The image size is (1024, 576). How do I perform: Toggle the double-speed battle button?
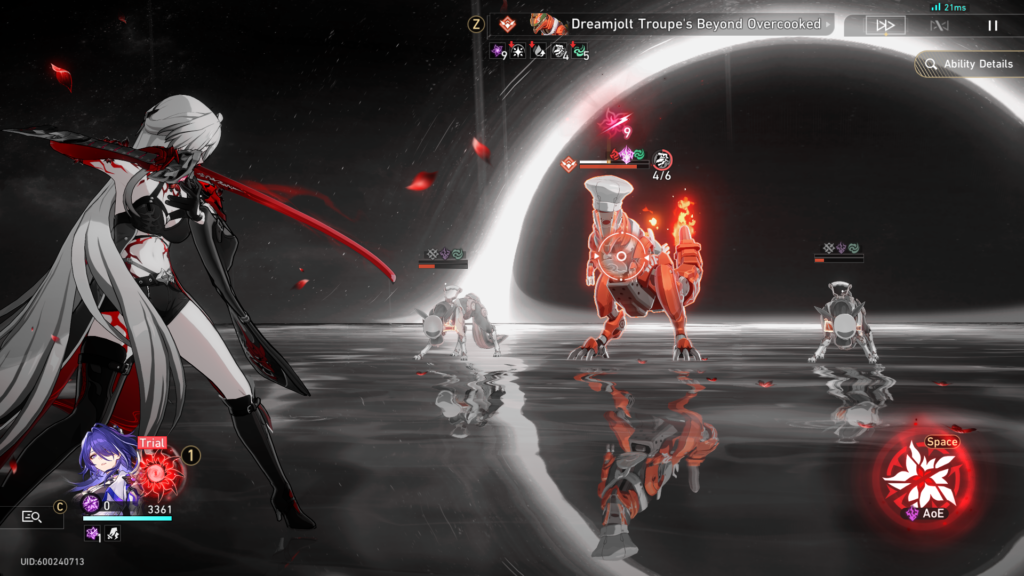coord(884,26)
